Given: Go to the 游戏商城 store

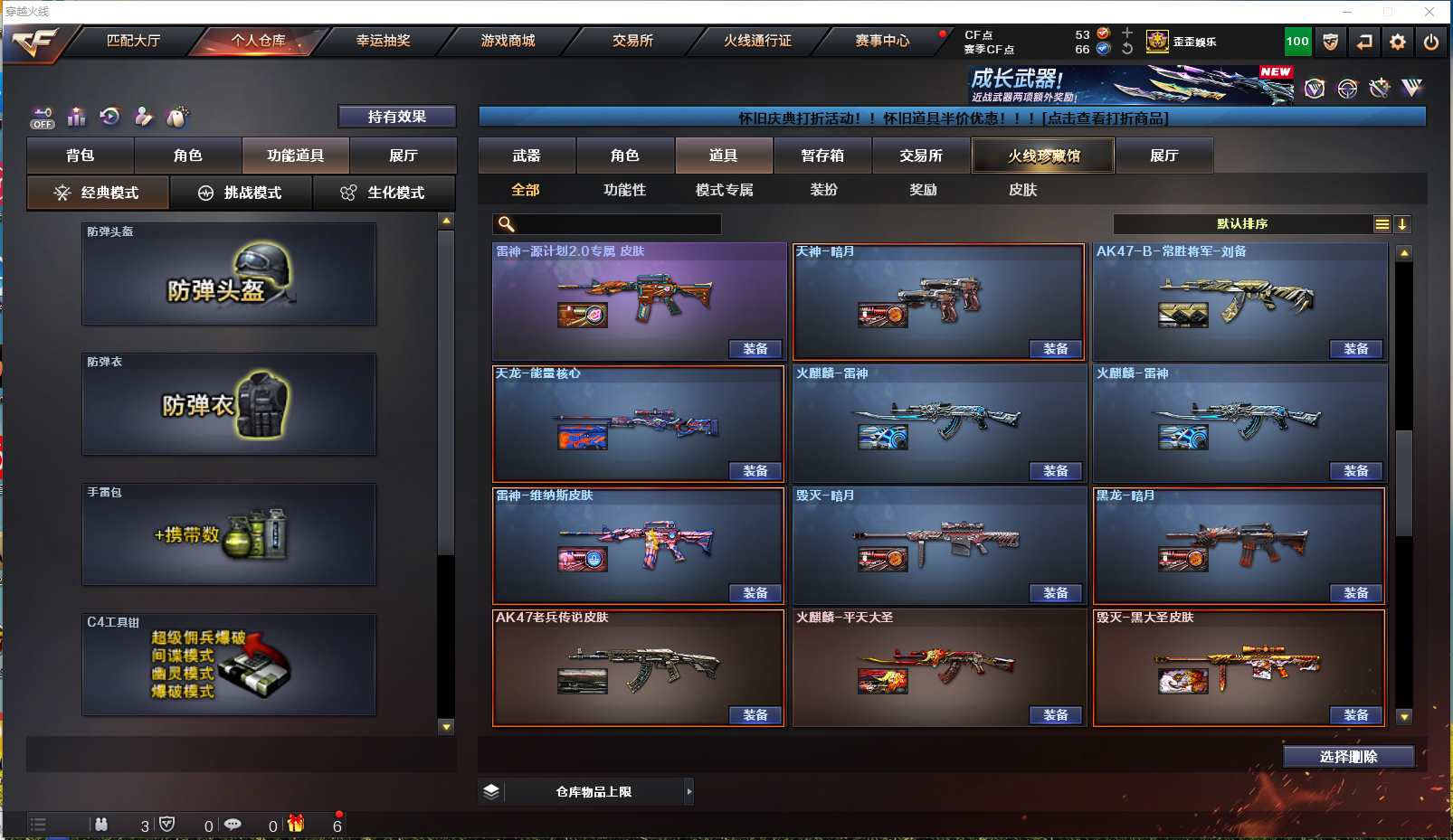Looking at the screenshot, I should click(508, 41).
